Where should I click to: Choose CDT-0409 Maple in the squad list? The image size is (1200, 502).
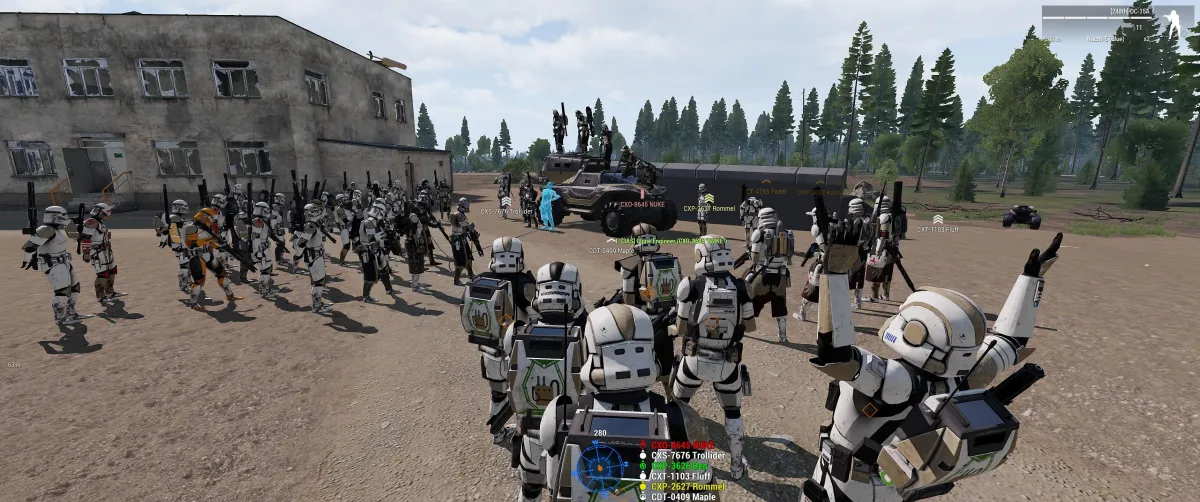tap(683, 497)
